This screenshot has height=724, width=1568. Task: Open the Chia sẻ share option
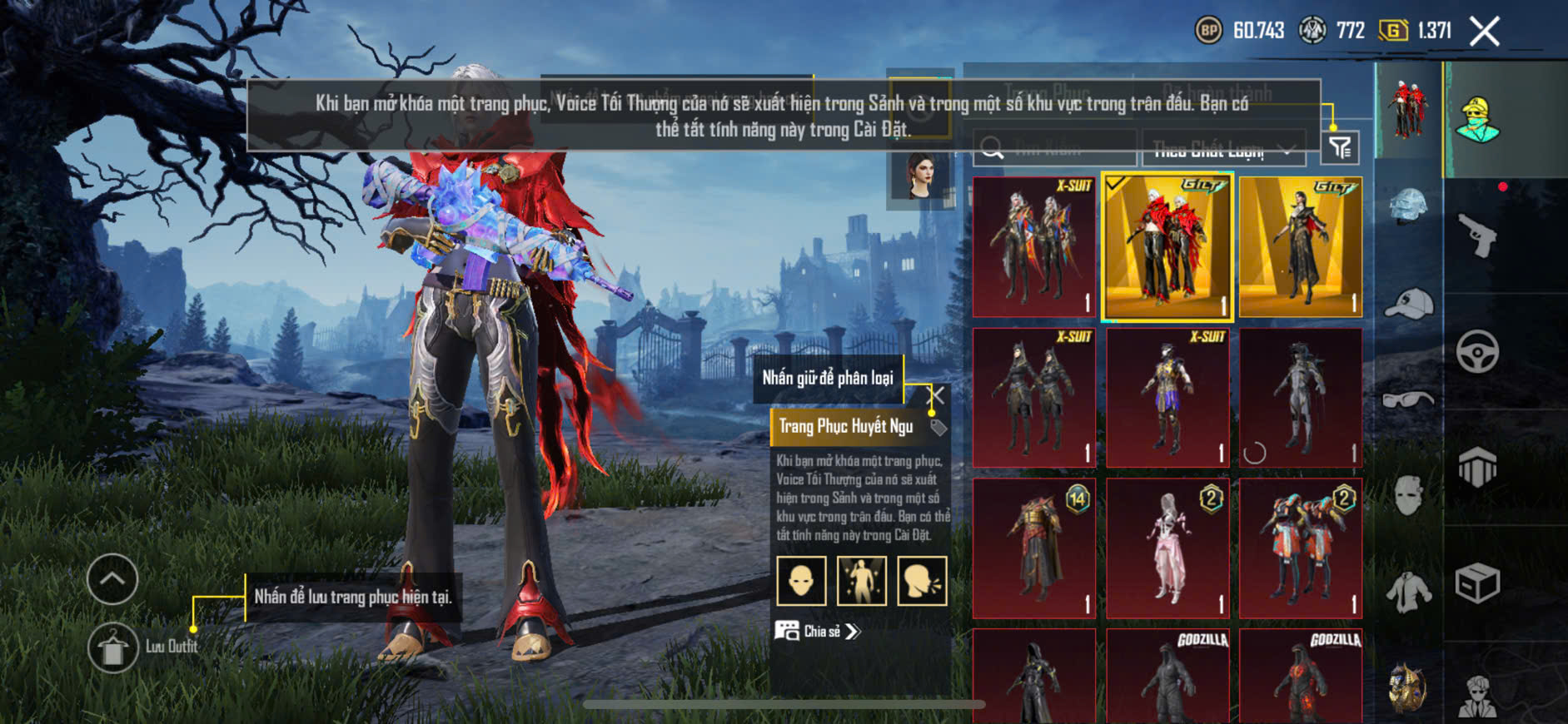pyautogui.click(x=818, y=632)
